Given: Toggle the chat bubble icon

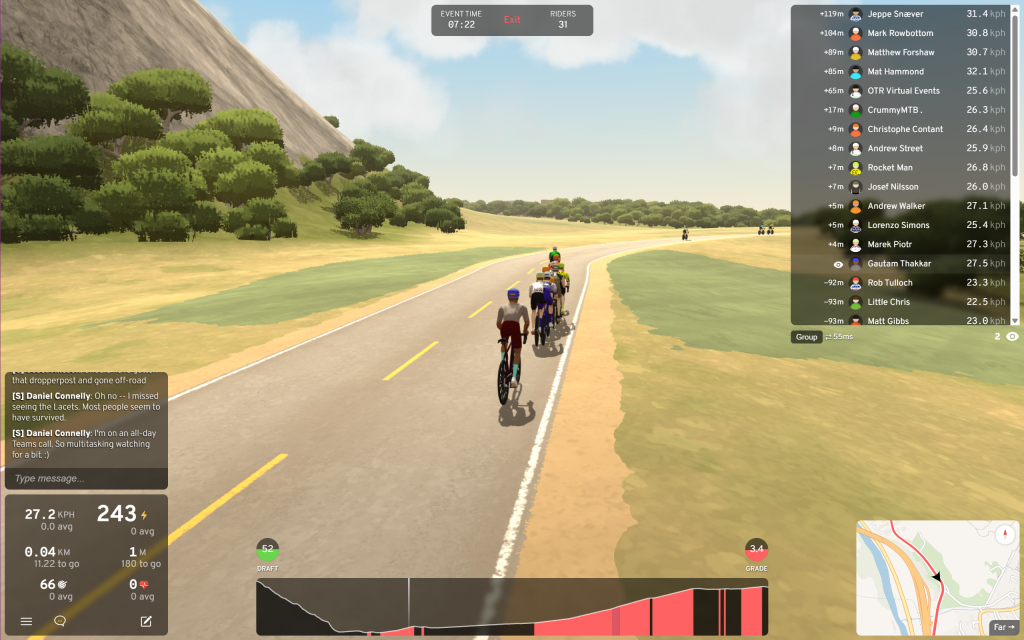Looking at the screenshot, I should coord(60,621).
